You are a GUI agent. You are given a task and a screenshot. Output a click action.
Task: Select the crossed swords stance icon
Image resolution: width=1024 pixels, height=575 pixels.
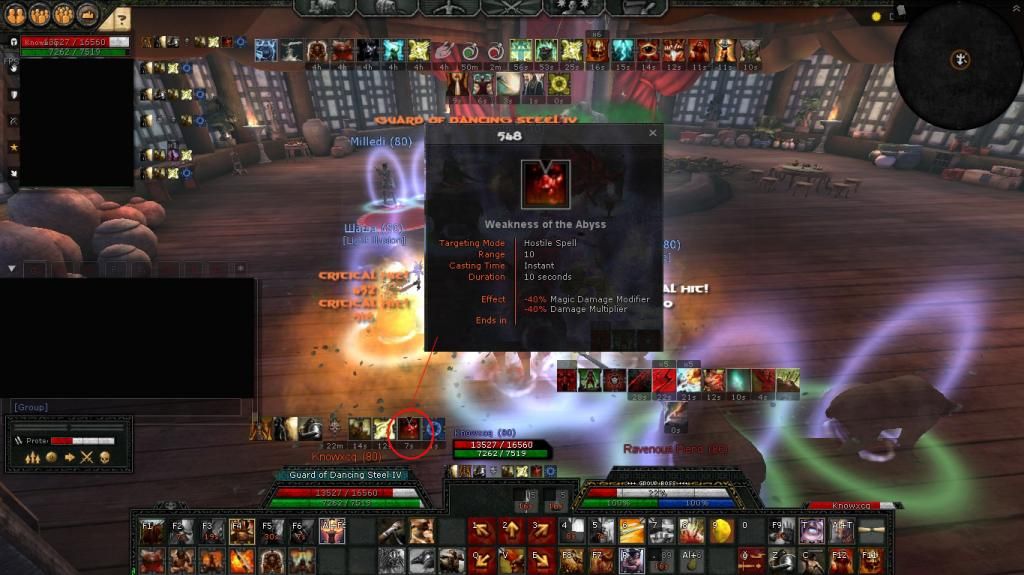[86, 457]
